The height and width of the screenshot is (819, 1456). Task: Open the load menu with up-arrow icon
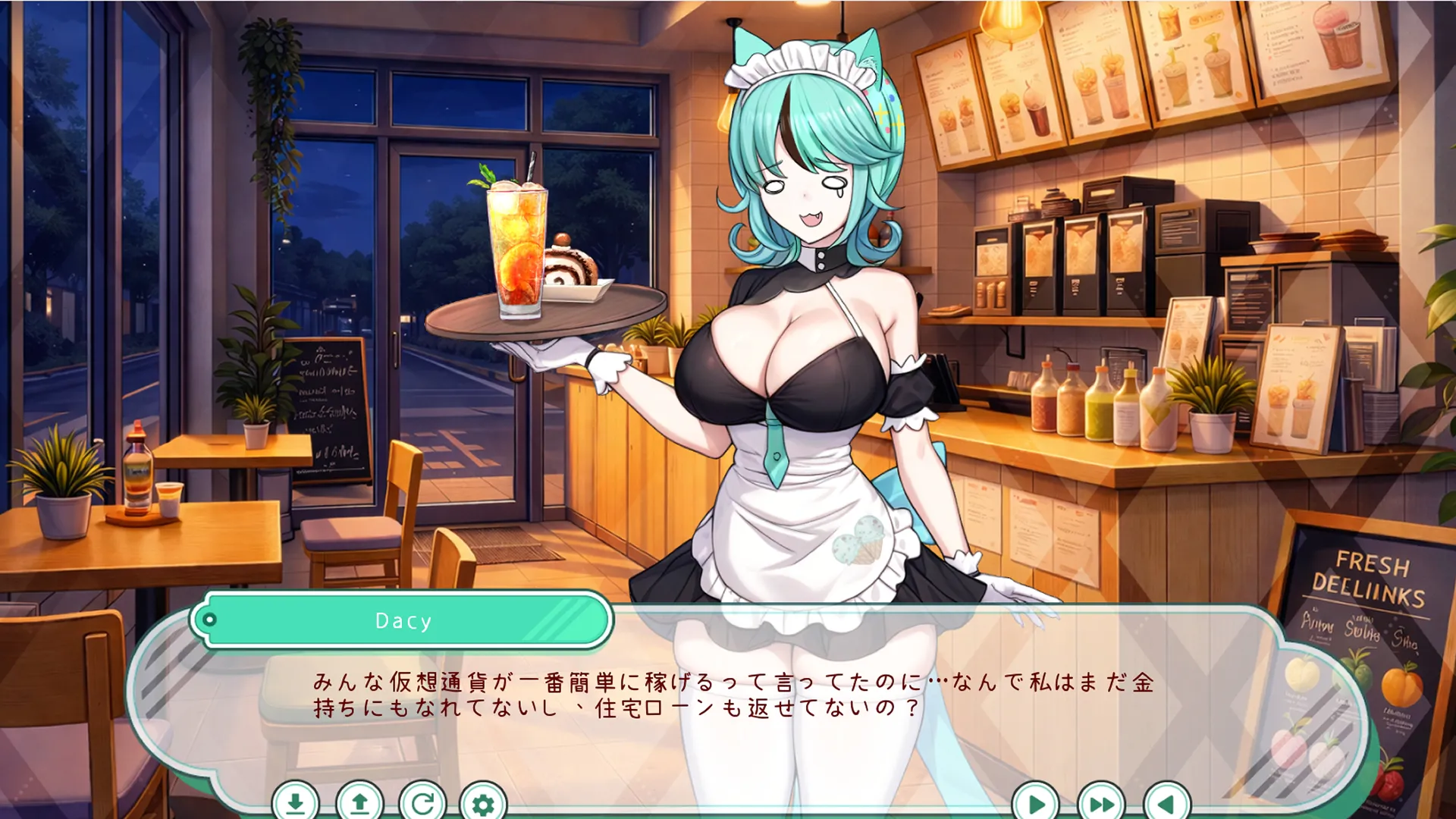coord(359,802)
